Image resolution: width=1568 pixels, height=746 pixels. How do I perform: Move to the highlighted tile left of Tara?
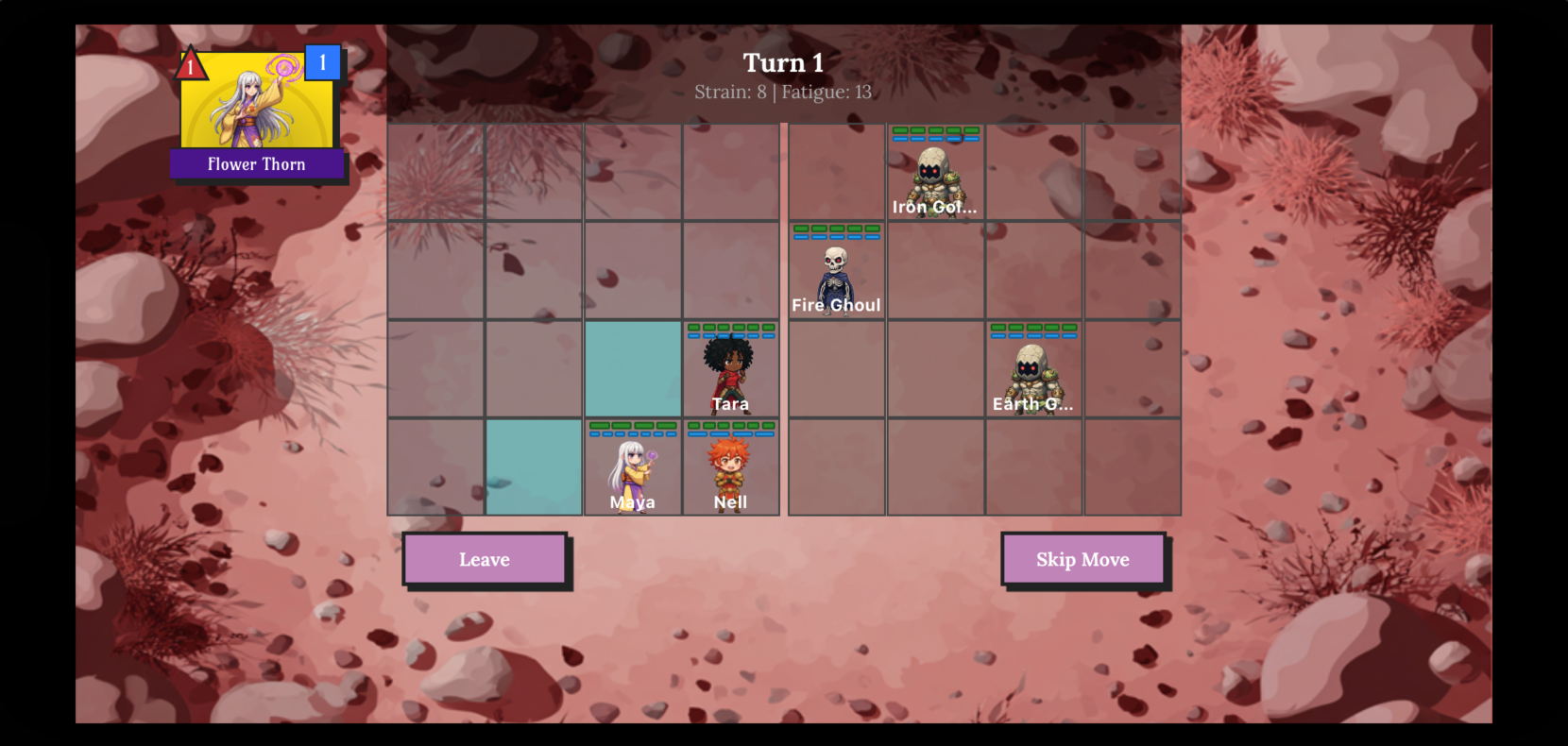point(632,370)
